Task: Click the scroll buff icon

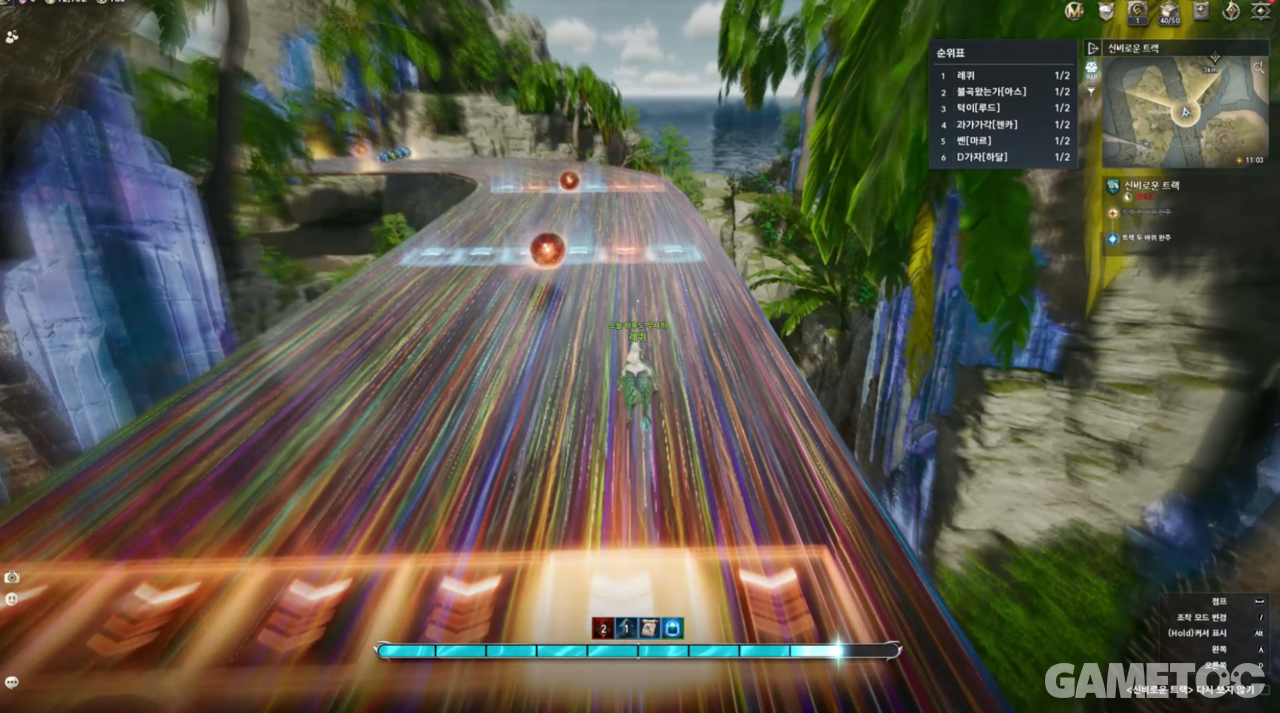Action: pyautogui.click(x=649, y=628)
